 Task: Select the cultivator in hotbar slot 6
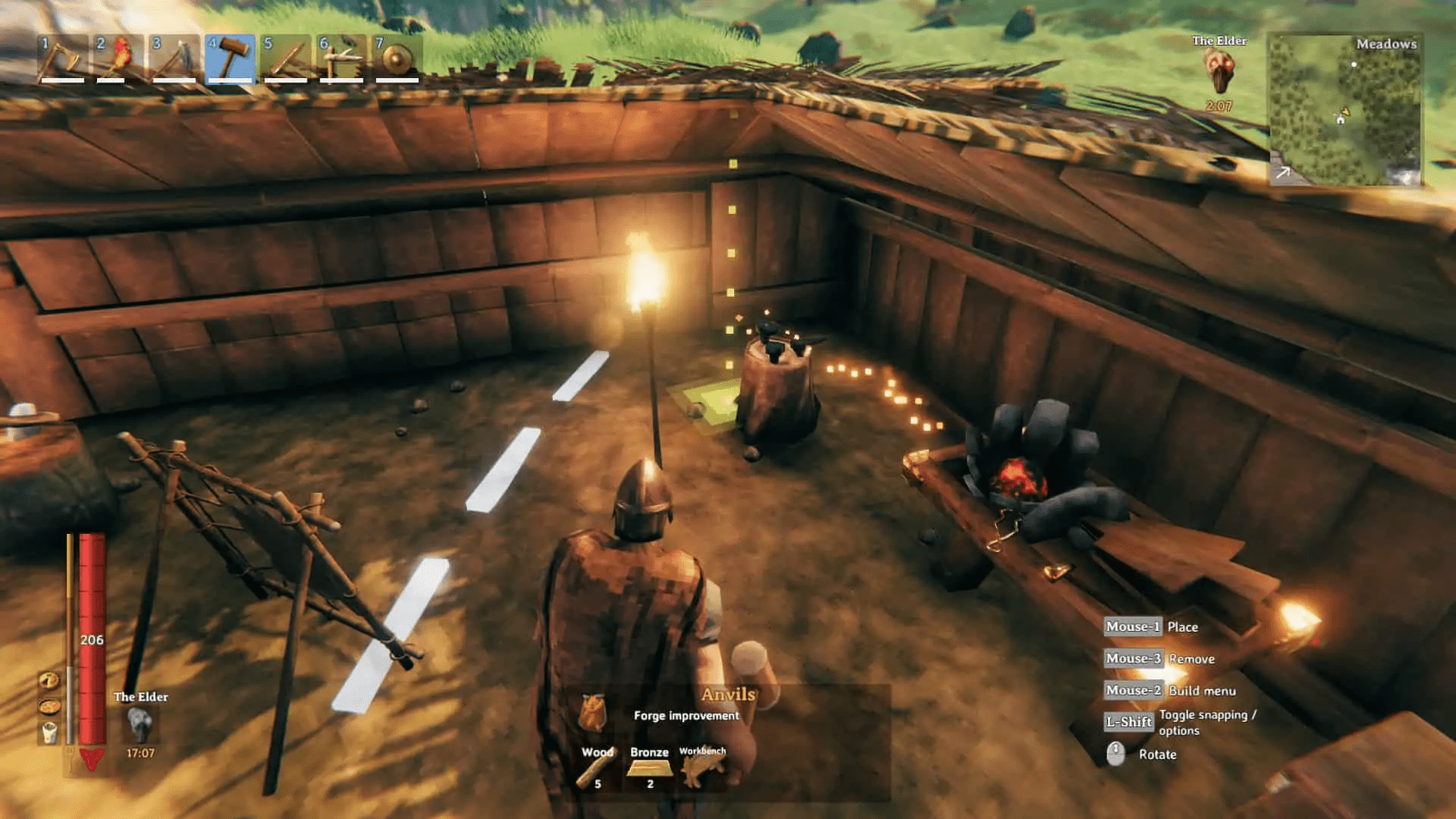(x=341, y=58)
